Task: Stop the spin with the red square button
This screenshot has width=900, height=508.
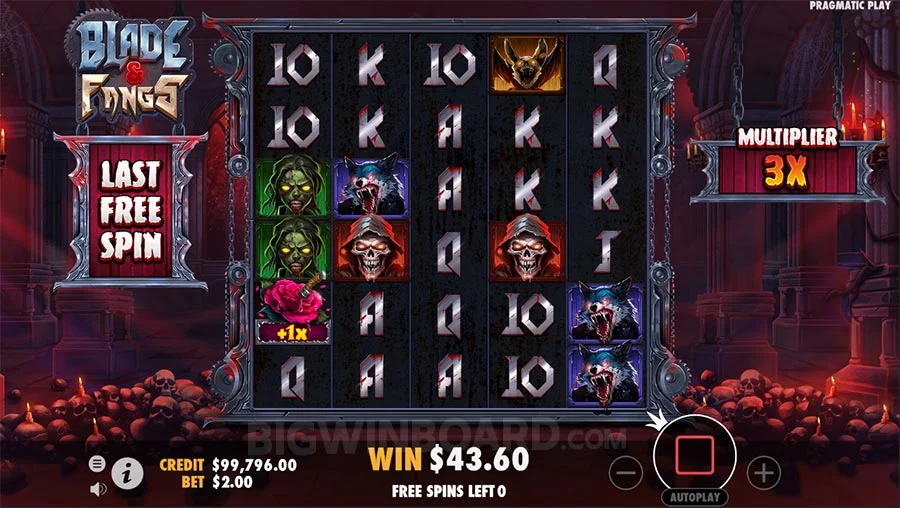Action: 694,456
